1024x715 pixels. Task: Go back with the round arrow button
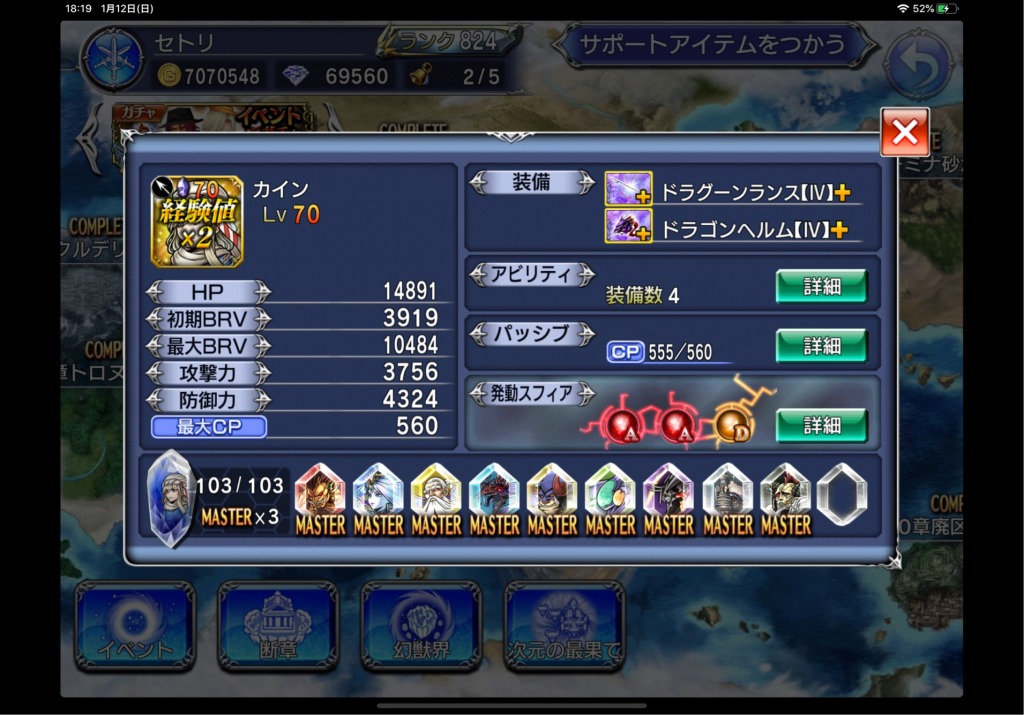click(x=918, y=61)
